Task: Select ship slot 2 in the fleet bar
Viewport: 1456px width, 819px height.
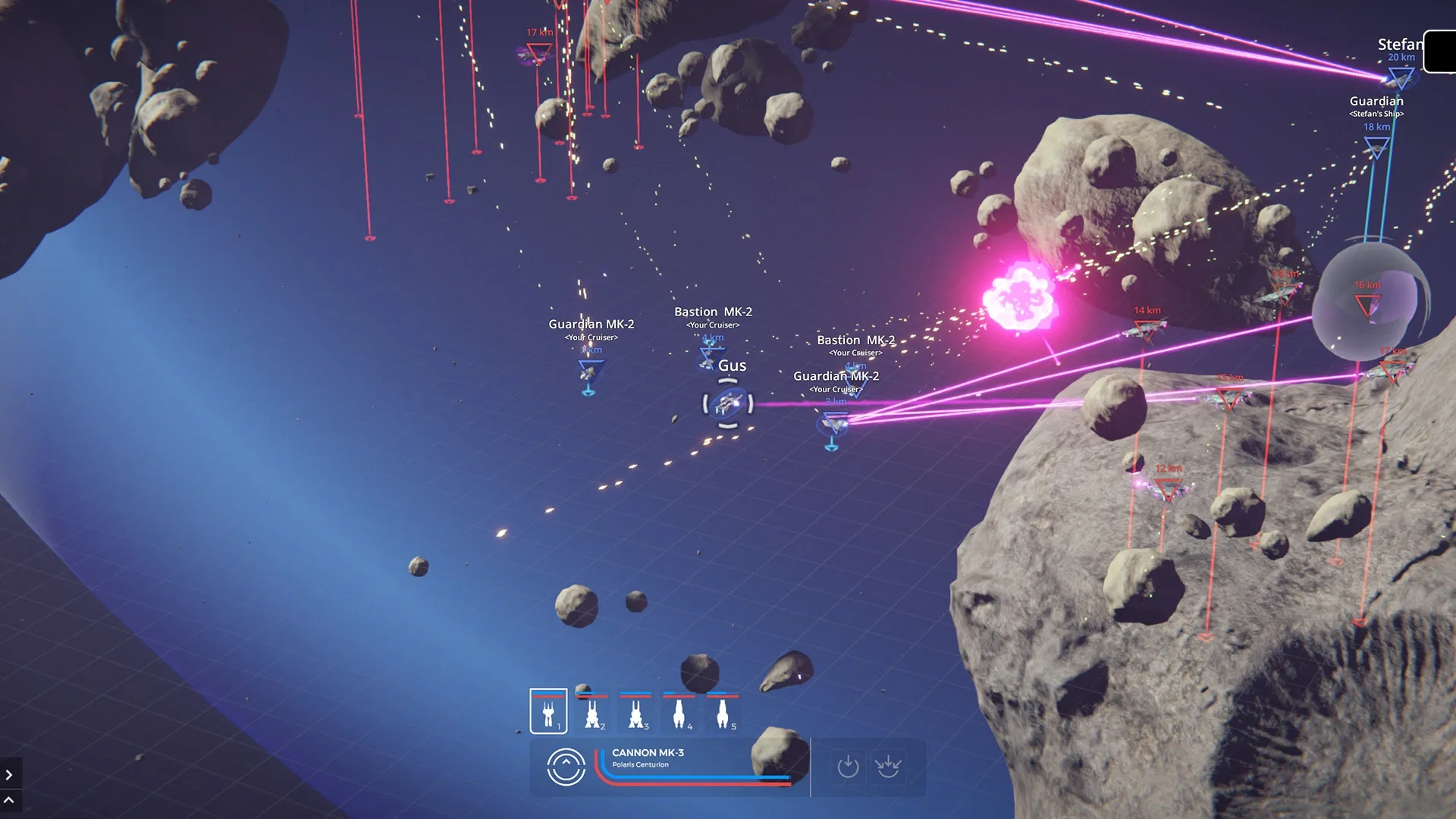Action: click(592, 712)
